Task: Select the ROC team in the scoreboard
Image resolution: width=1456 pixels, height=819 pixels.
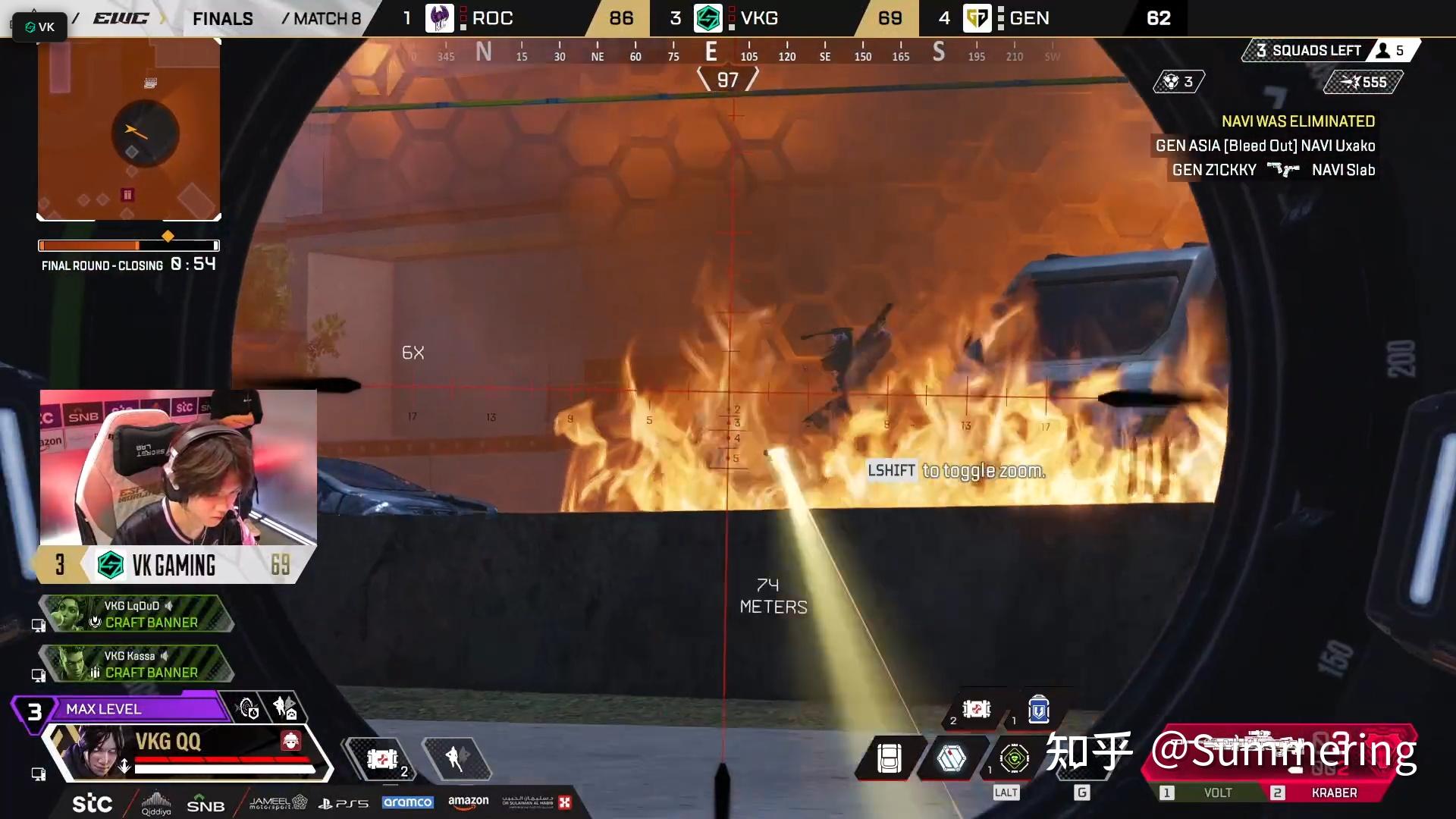Action: (x=491, y=18)
